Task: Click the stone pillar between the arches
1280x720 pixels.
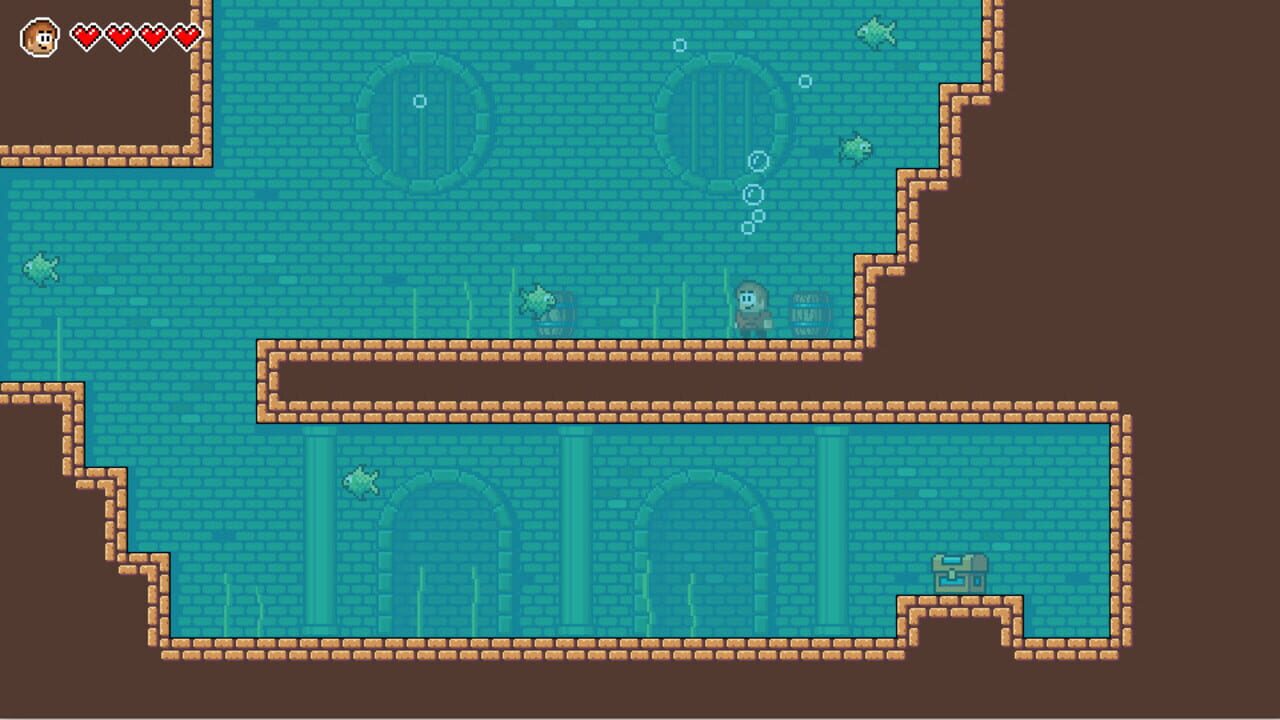Action: (577, 530)
